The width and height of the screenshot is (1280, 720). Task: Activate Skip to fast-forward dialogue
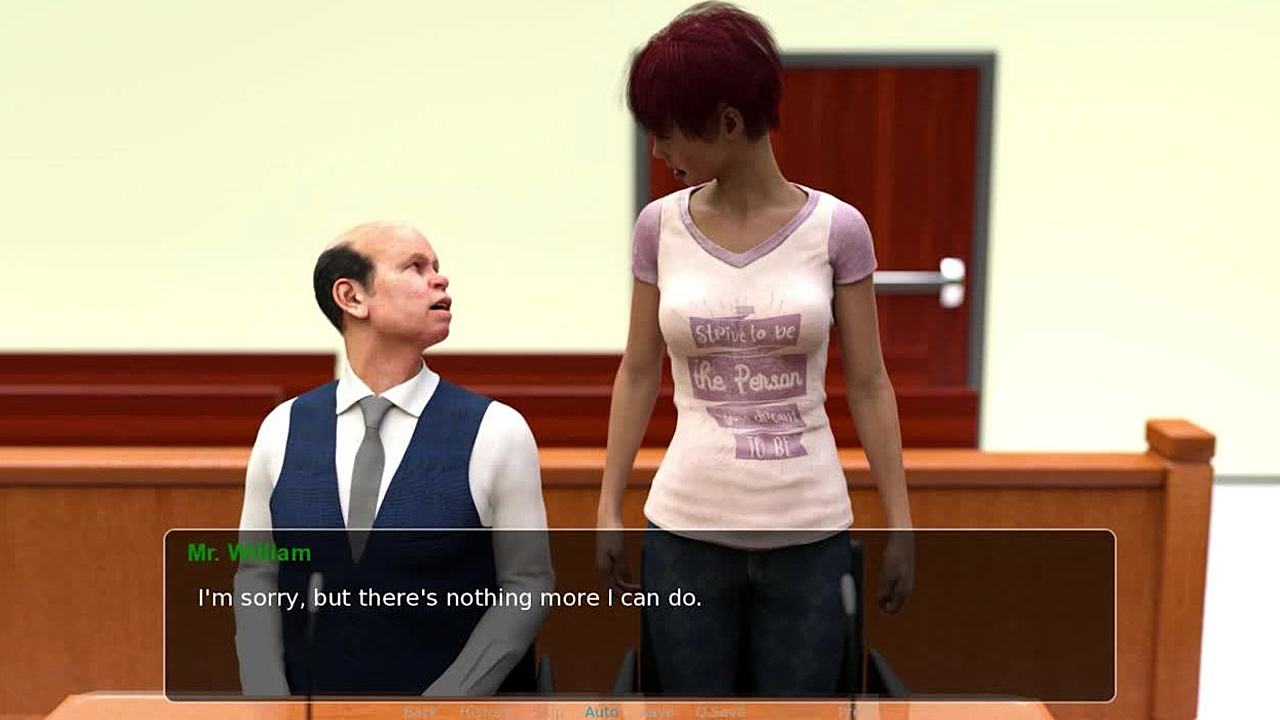[x=547, y=712]
